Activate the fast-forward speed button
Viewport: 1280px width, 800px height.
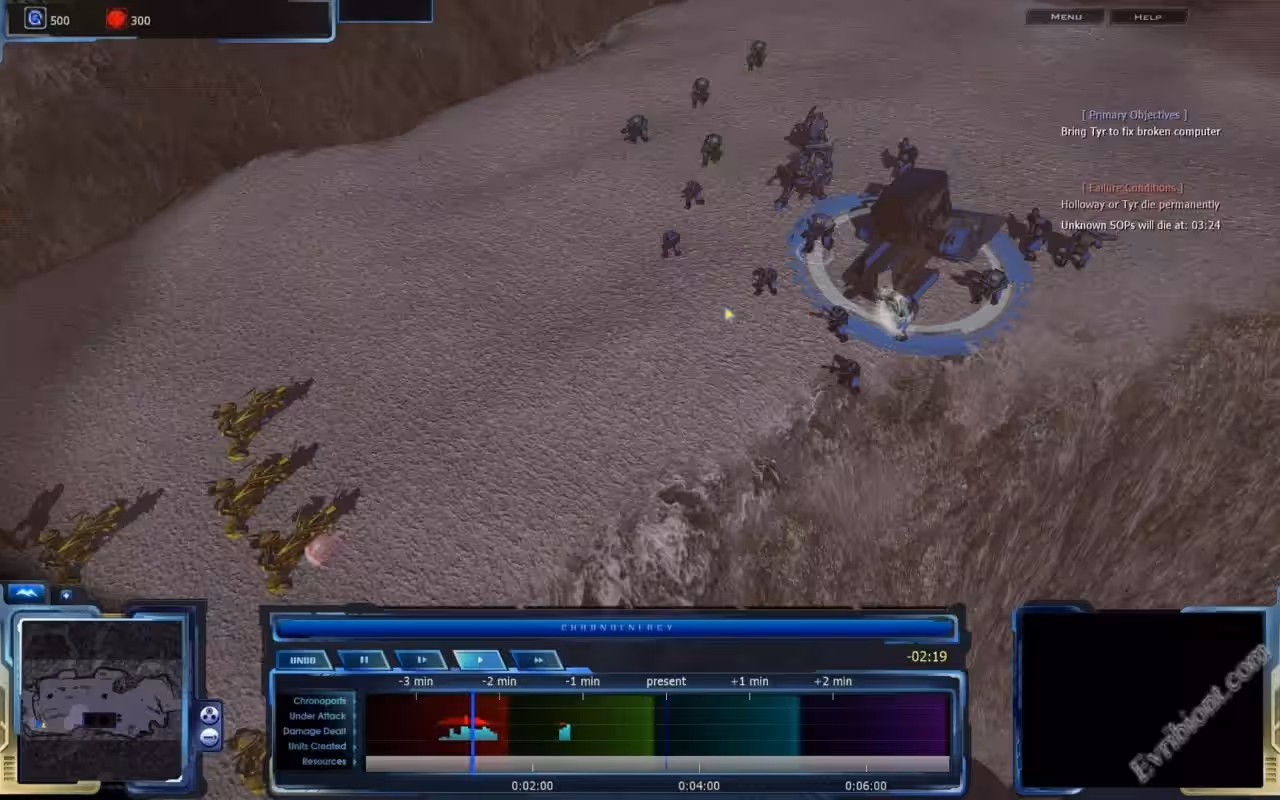coord(537,660)
